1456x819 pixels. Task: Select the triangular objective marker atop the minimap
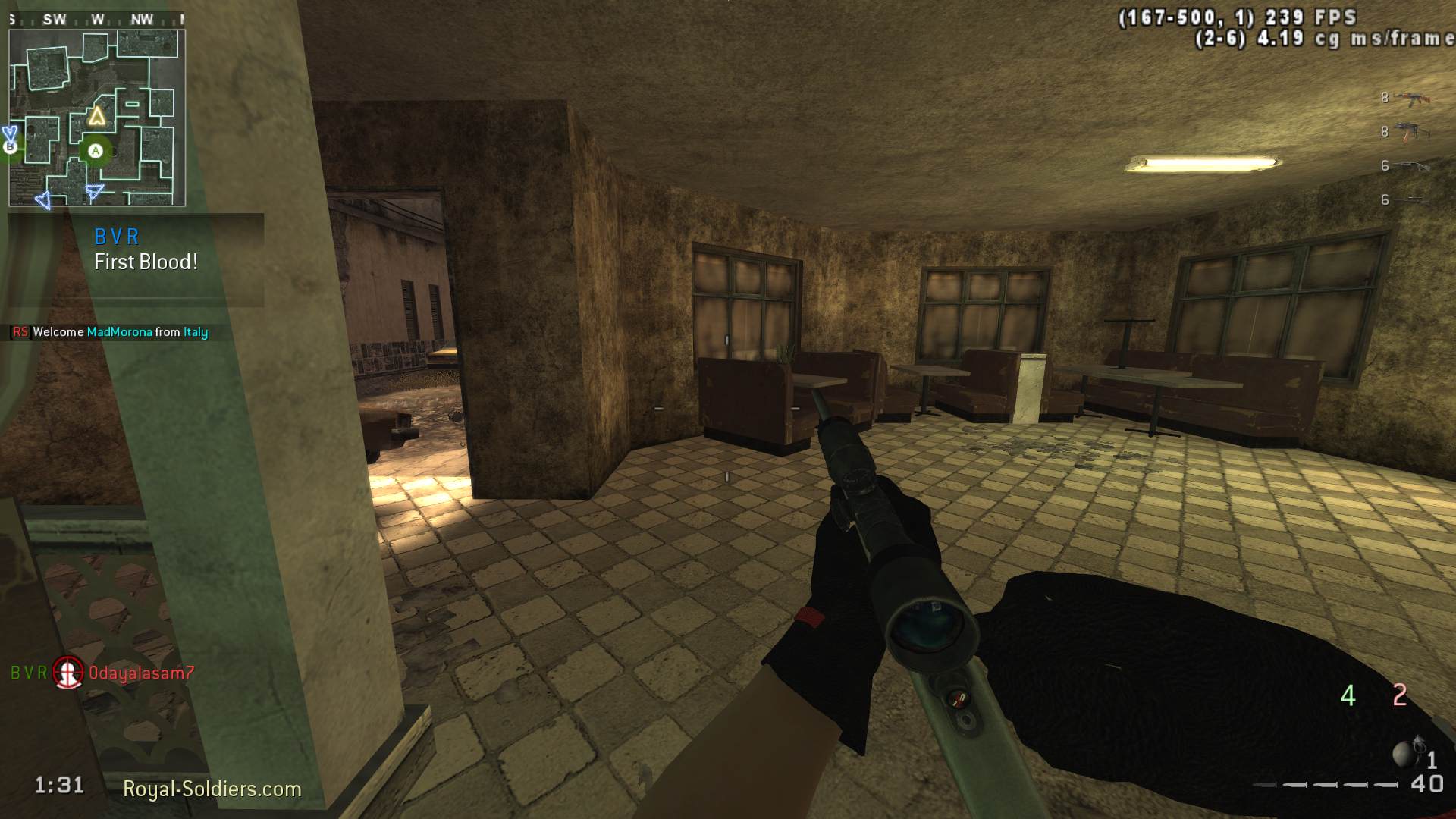tap(97, 115)
